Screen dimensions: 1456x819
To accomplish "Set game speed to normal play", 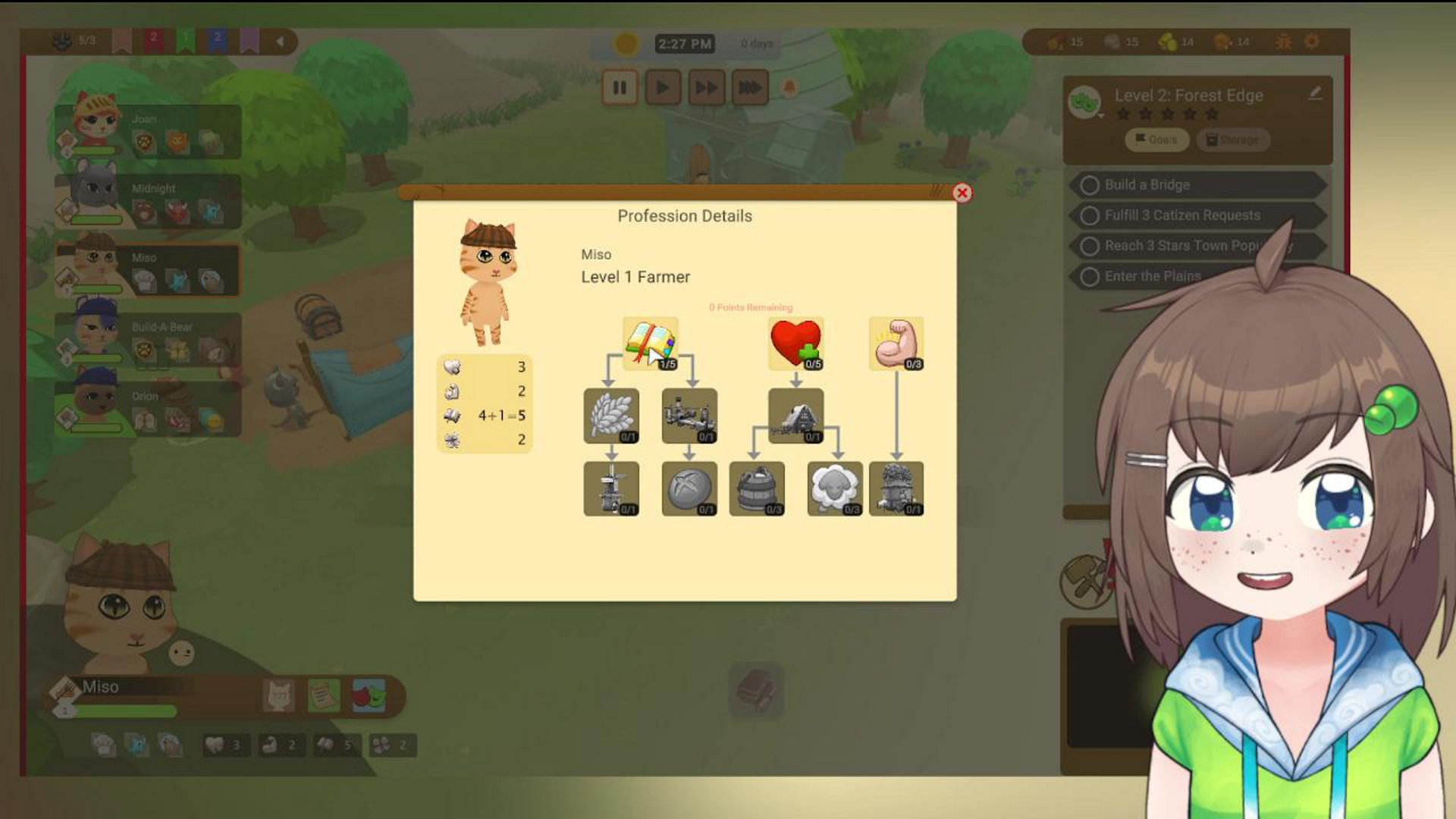I will click(x=662, y=88).
